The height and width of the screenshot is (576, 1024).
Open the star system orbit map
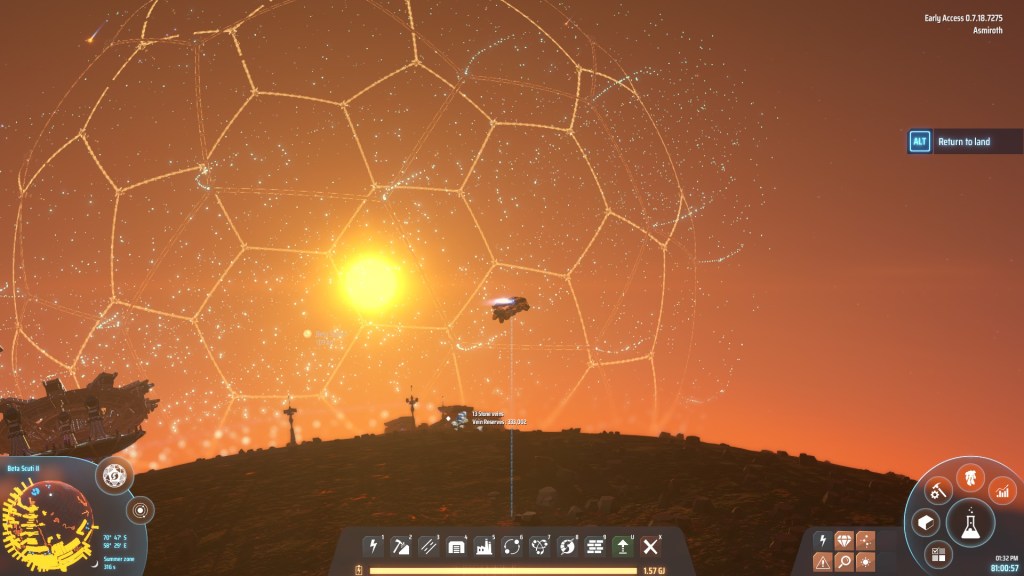click(x=140, y=511)
